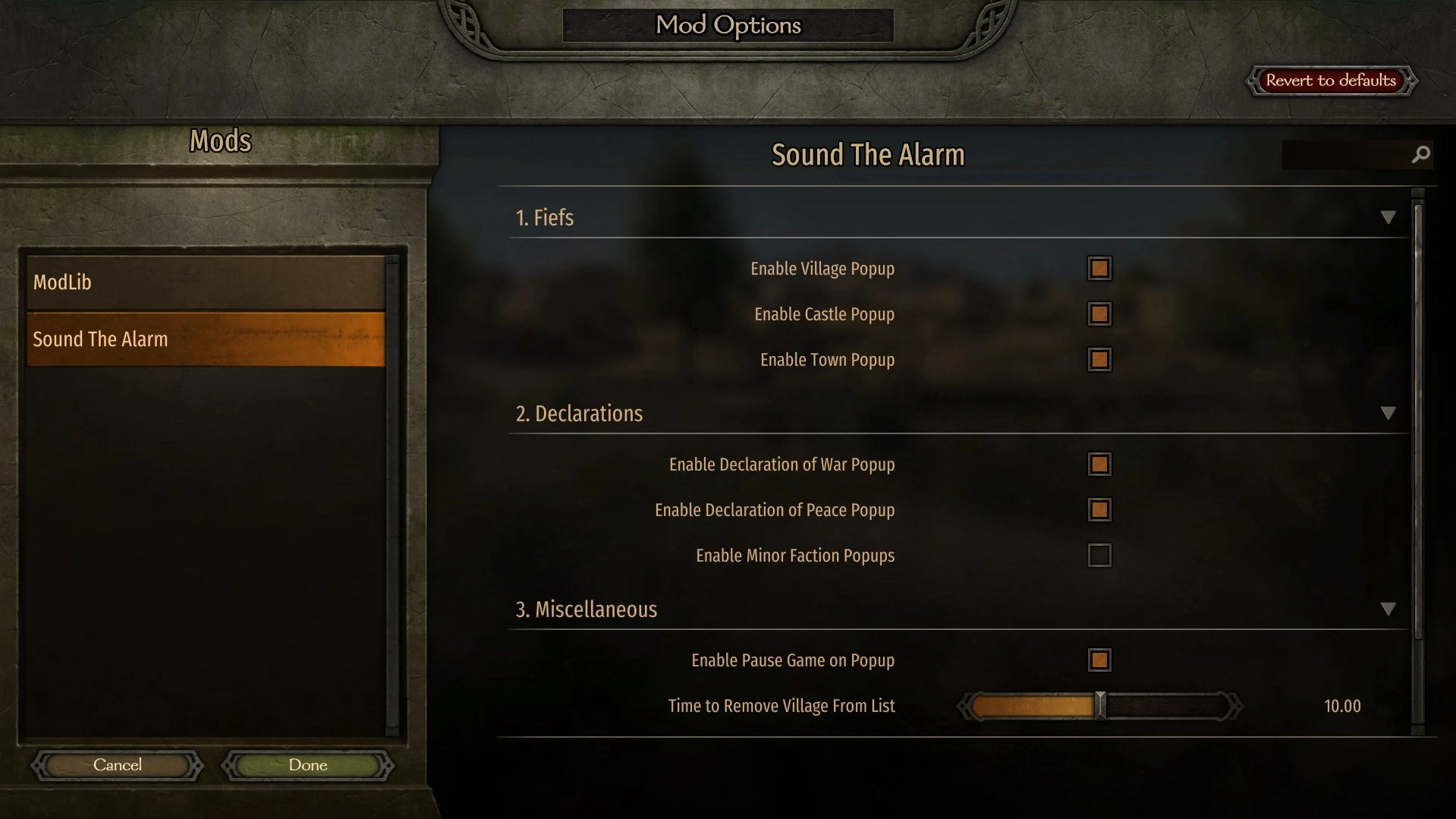
Task: Collapse the Declarations section
Action: [1389, 413]
